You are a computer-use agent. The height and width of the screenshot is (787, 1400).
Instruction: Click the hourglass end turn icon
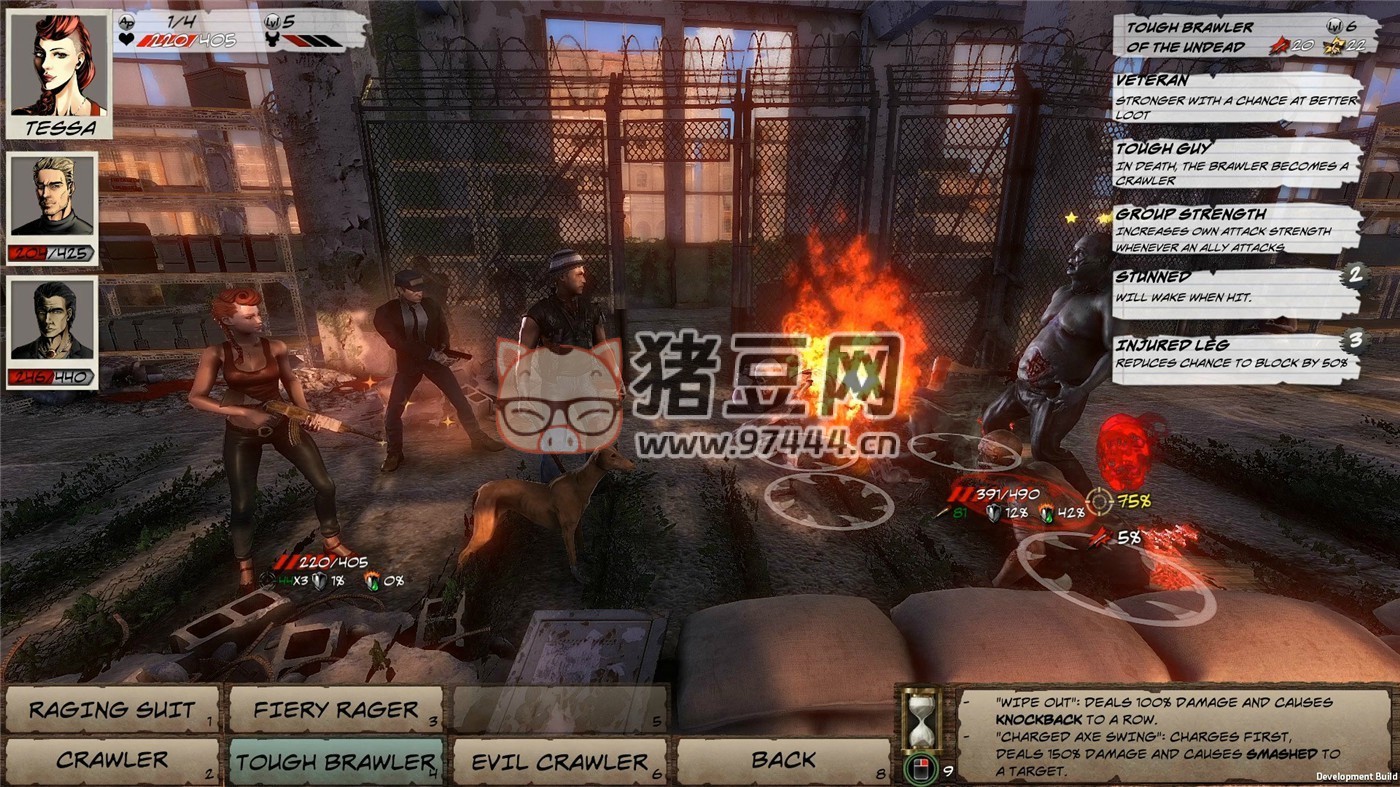(x=919, y=718)
